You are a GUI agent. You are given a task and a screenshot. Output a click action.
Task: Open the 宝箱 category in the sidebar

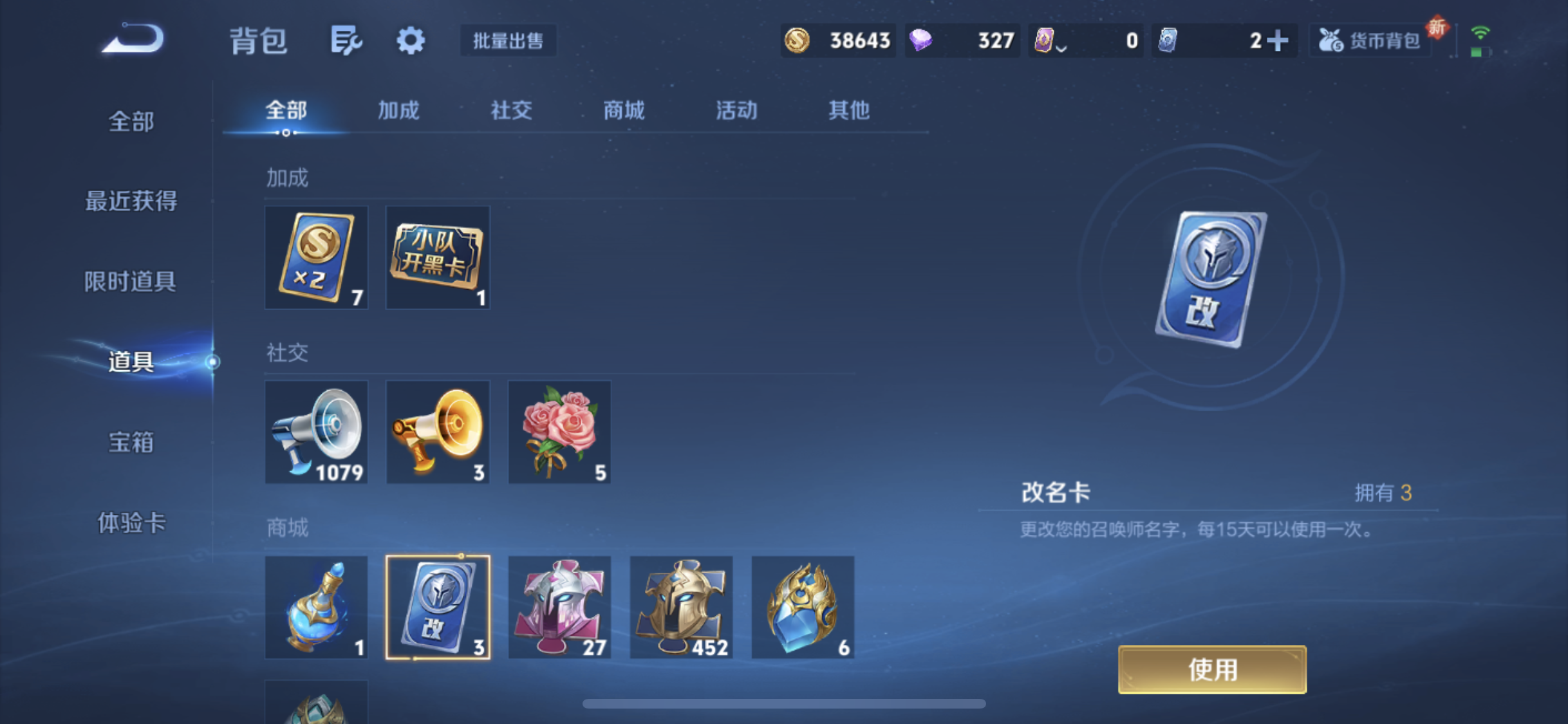coord(130,442)
